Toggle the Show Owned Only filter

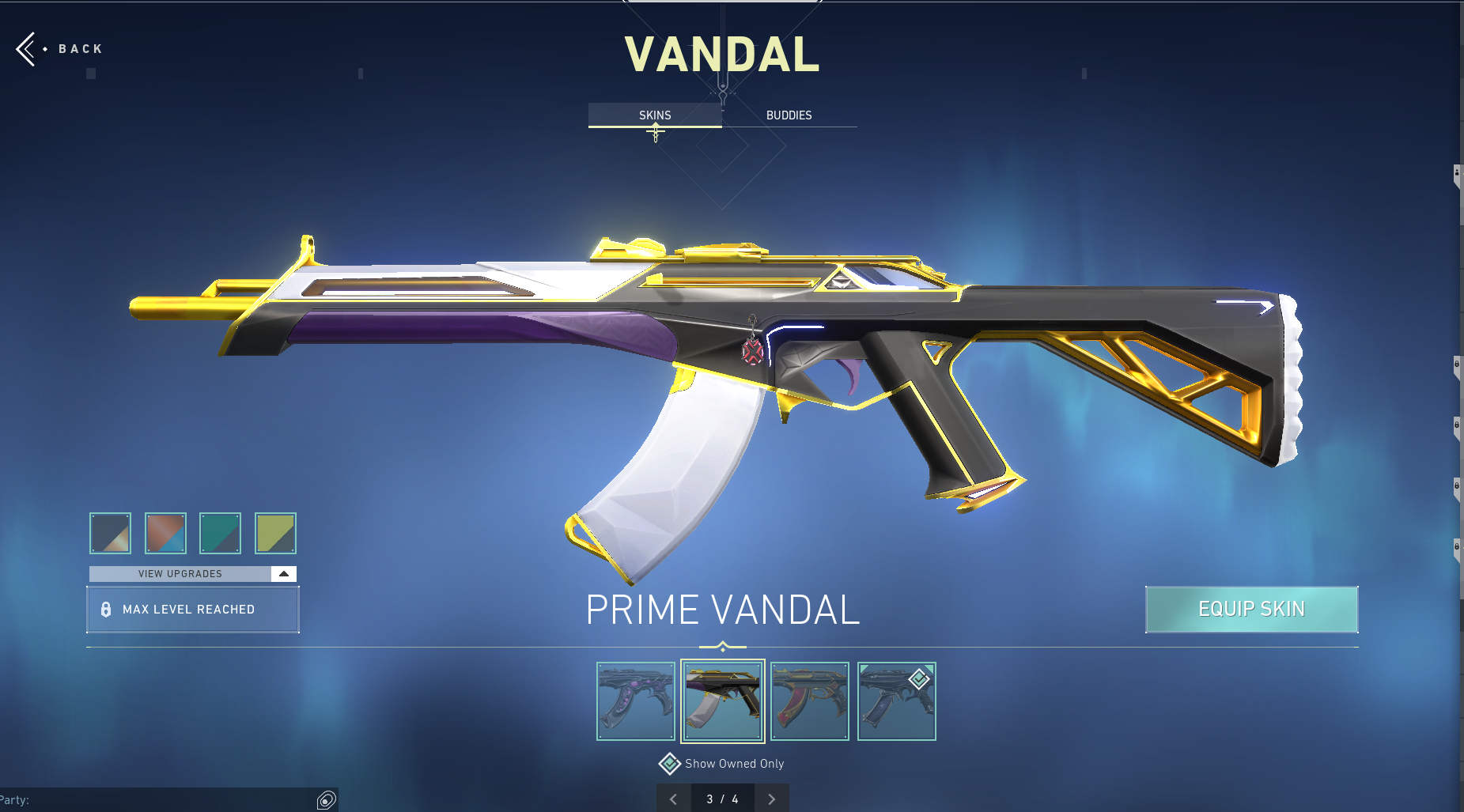click(x=732, y=764)
